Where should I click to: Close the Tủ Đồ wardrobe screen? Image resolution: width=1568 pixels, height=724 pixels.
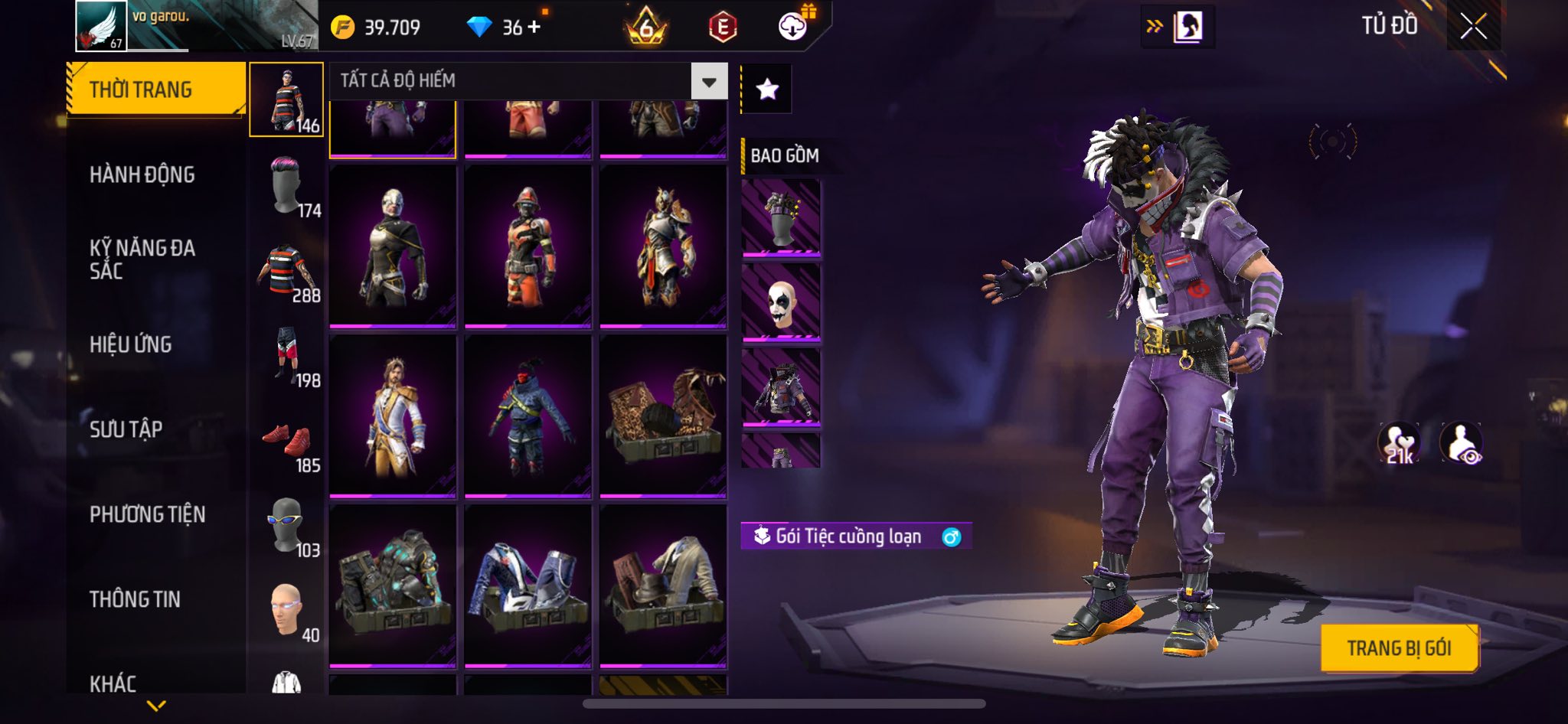(1473, 27)
